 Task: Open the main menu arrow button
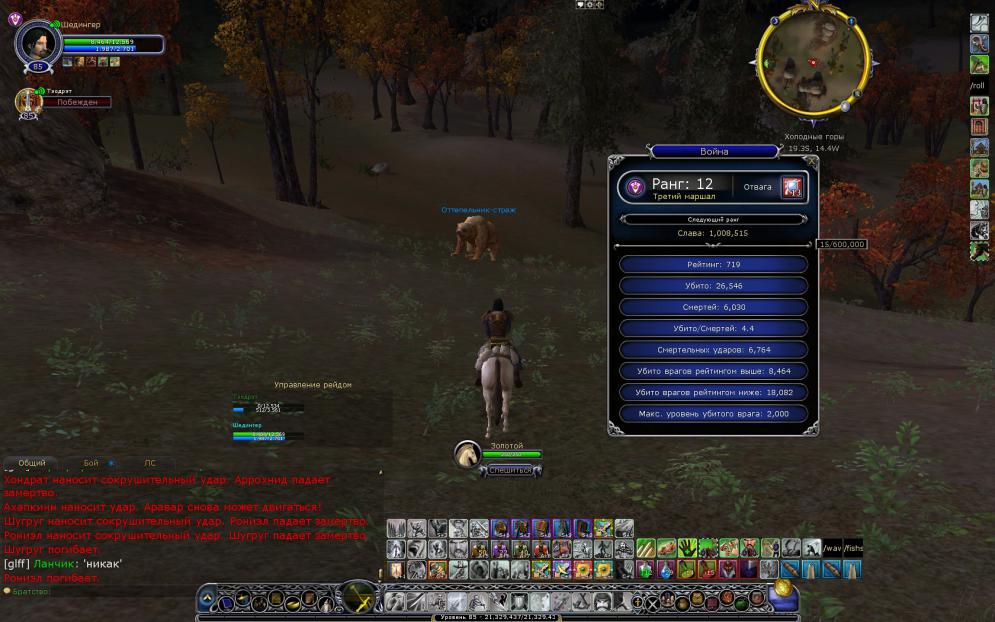(x=207, y=599)
